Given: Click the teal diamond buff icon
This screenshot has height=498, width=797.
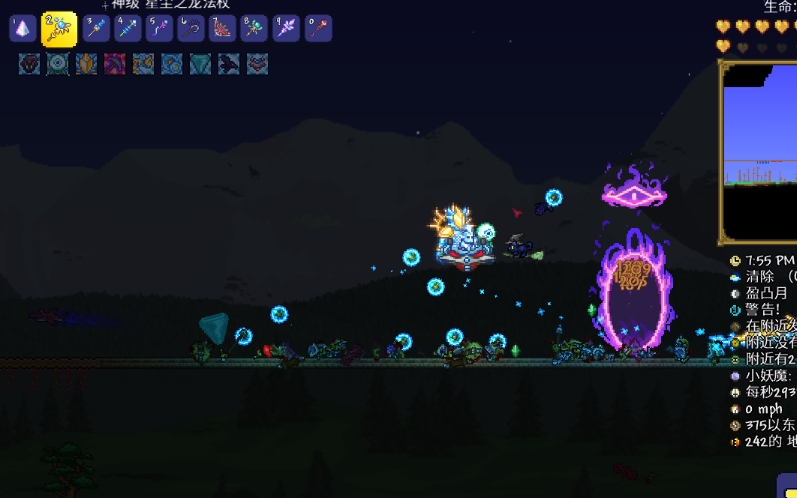Looking at the screenshot, I should tap(201, 65).
